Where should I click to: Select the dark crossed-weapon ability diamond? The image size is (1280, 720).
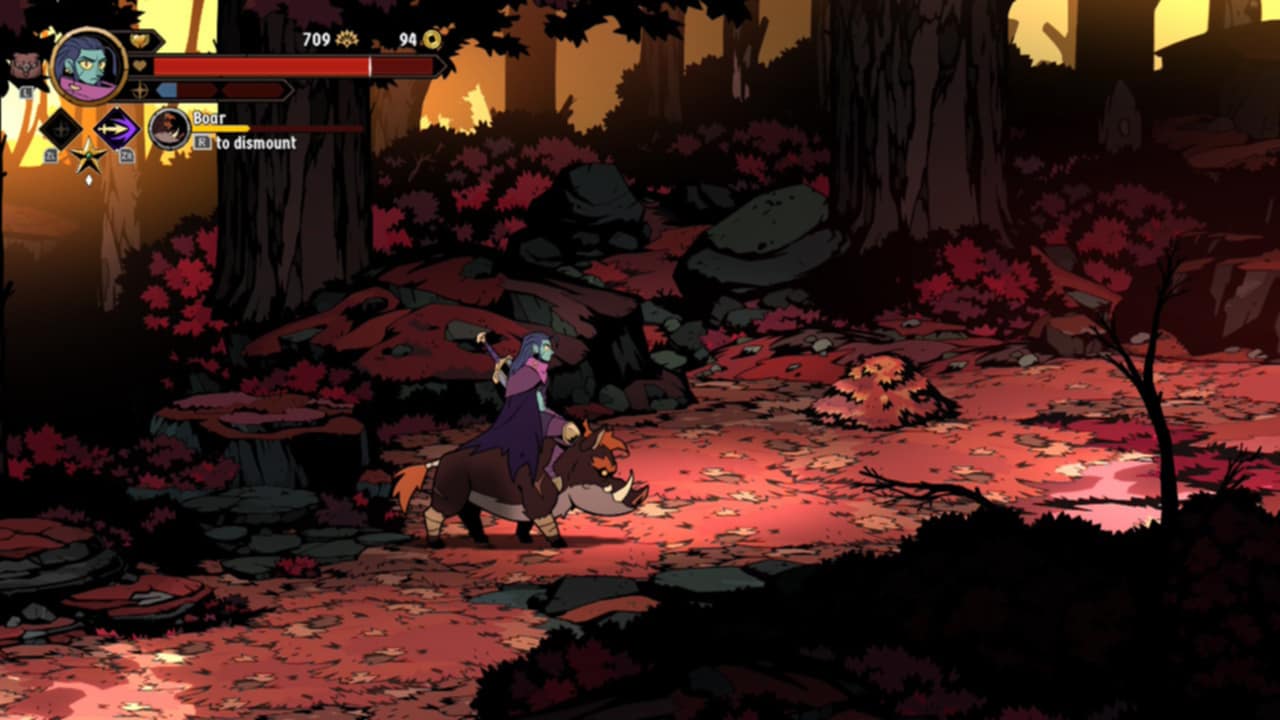click(61, 129)
